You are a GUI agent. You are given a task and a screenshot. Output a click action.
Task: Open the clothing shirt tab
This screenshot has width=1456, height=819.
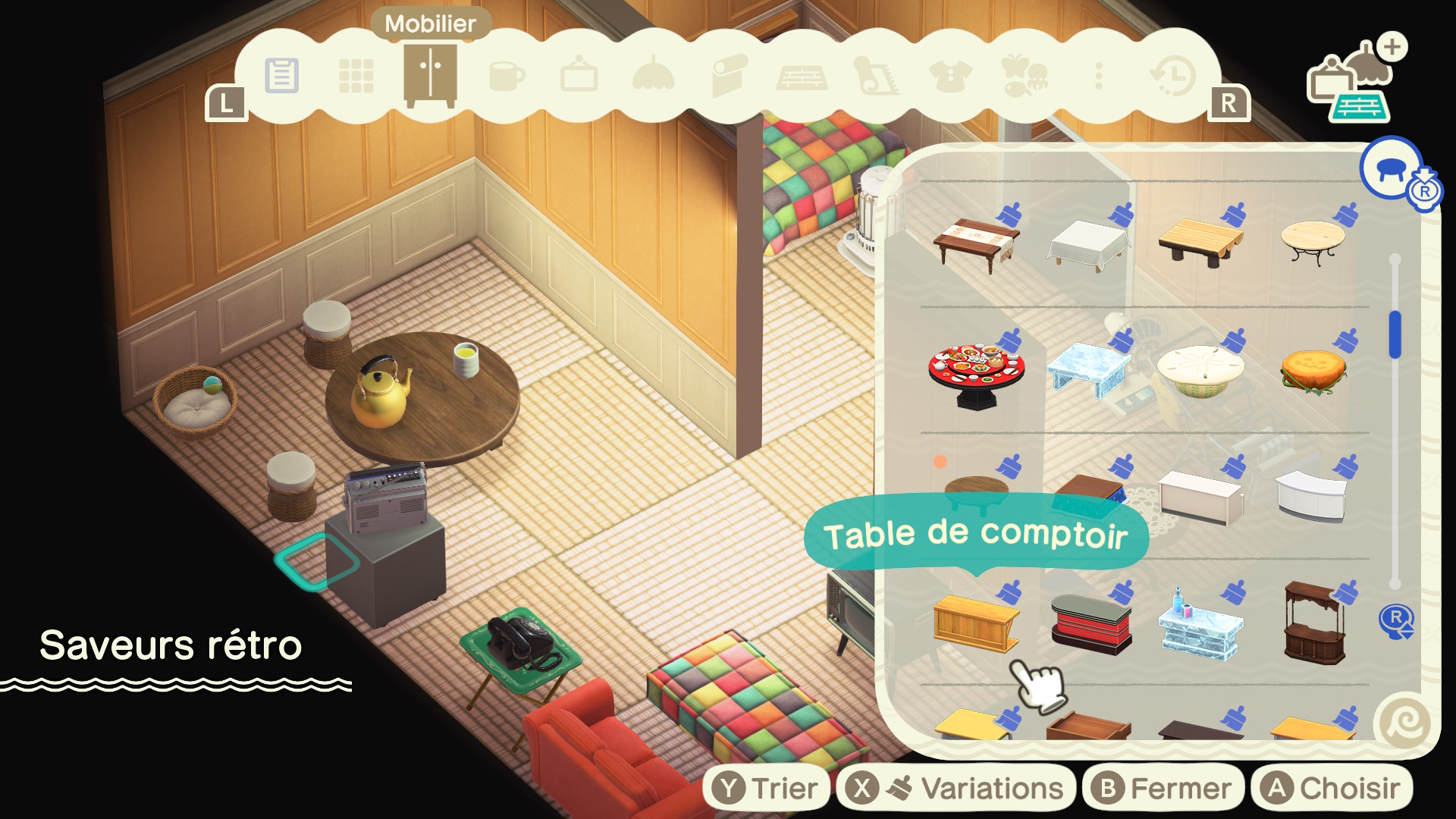(949, 76)
